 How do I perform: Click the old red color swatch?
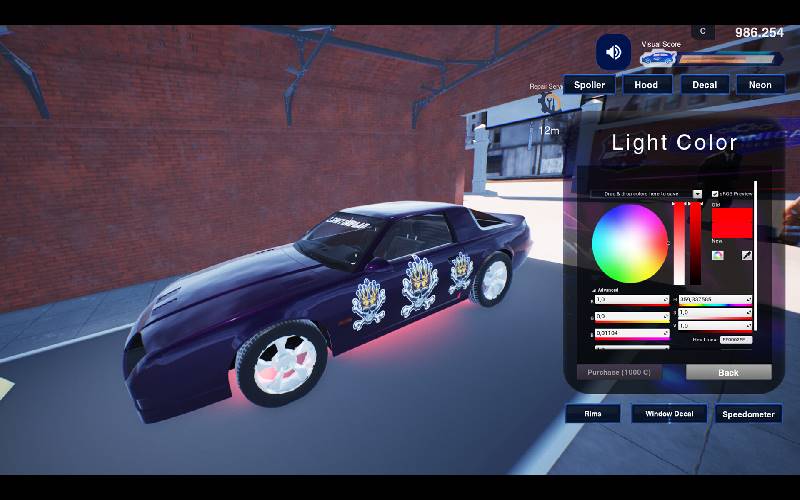point(731,222)
